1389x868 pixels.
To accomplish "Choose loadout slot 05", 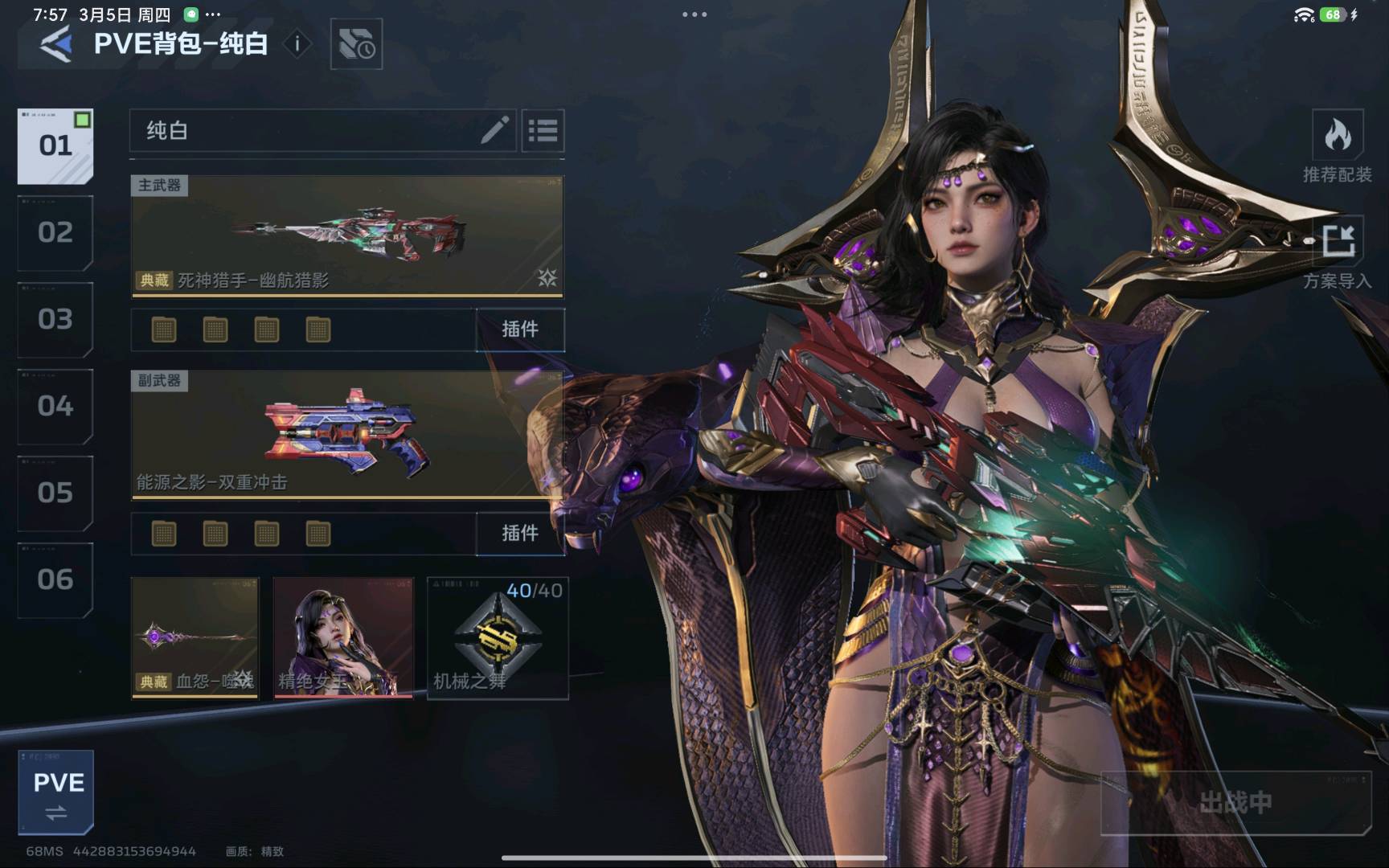I will 55,493.
